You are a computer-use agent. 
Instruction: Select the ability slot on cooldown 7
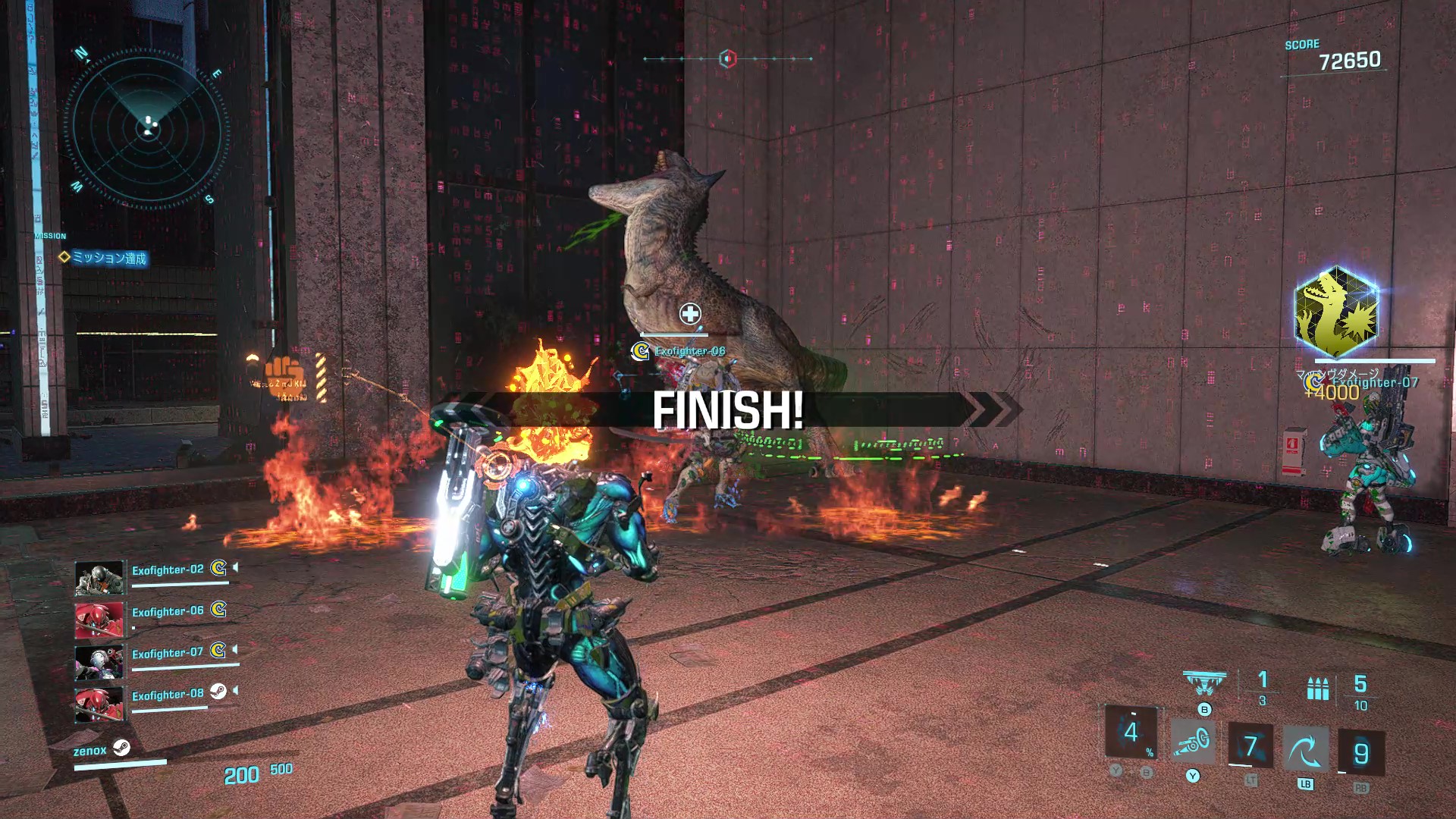coord(1250,746)
